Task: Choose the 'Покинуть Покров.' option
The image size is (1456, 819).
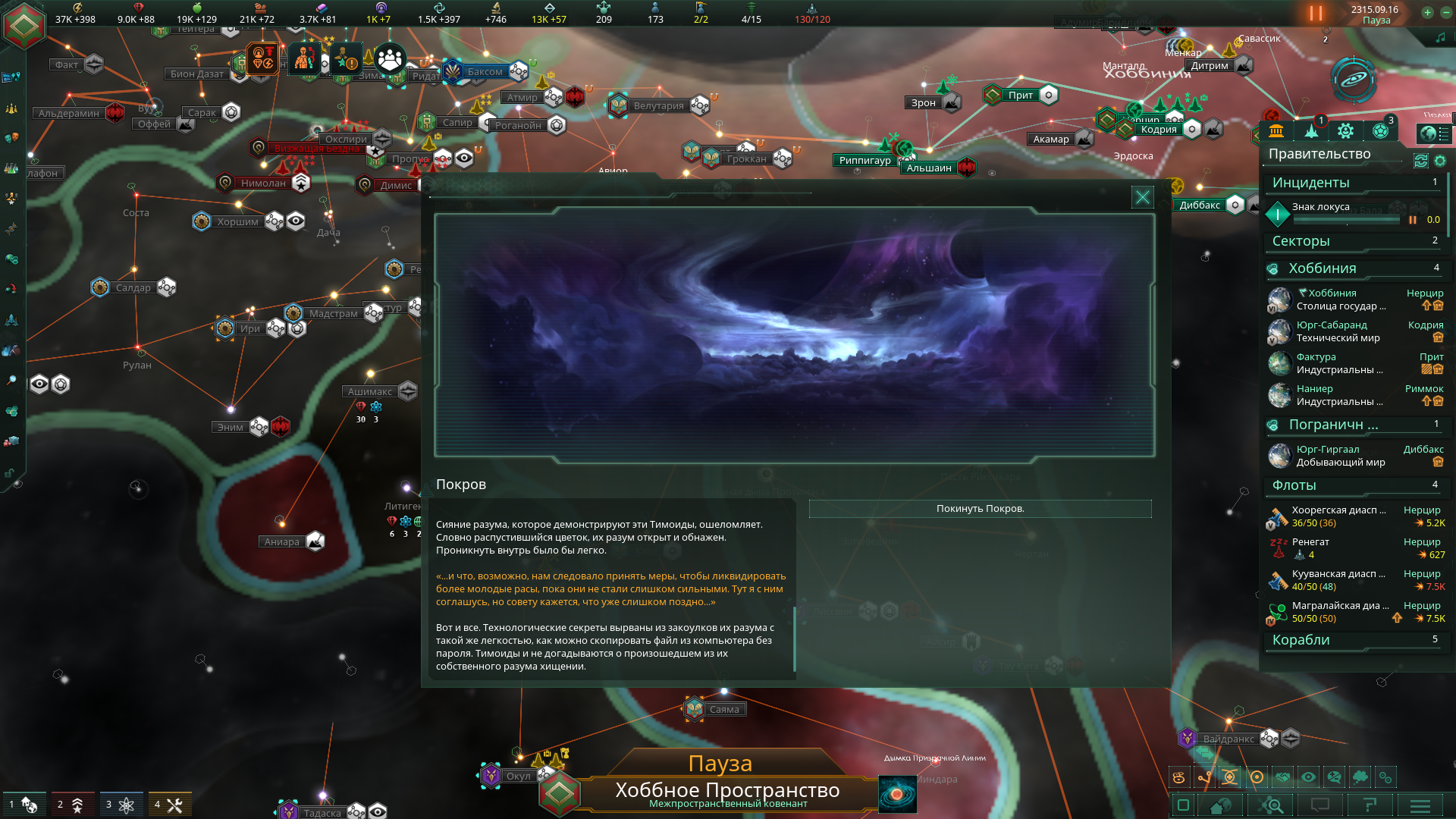Action: 980,509
